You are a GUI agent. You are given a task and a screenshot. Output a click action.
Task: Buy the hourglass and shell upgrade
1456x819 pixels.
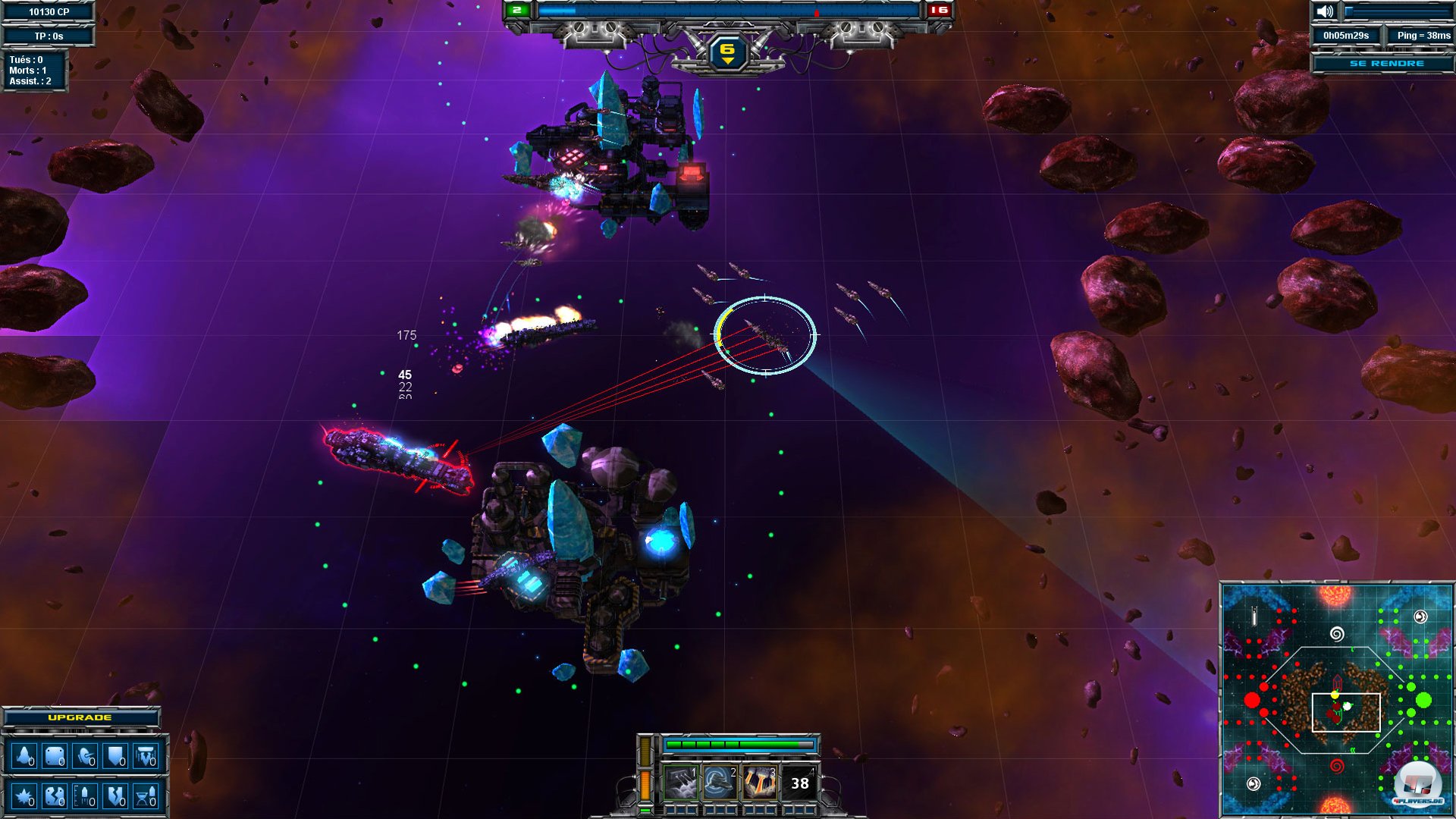pos(146,796)
